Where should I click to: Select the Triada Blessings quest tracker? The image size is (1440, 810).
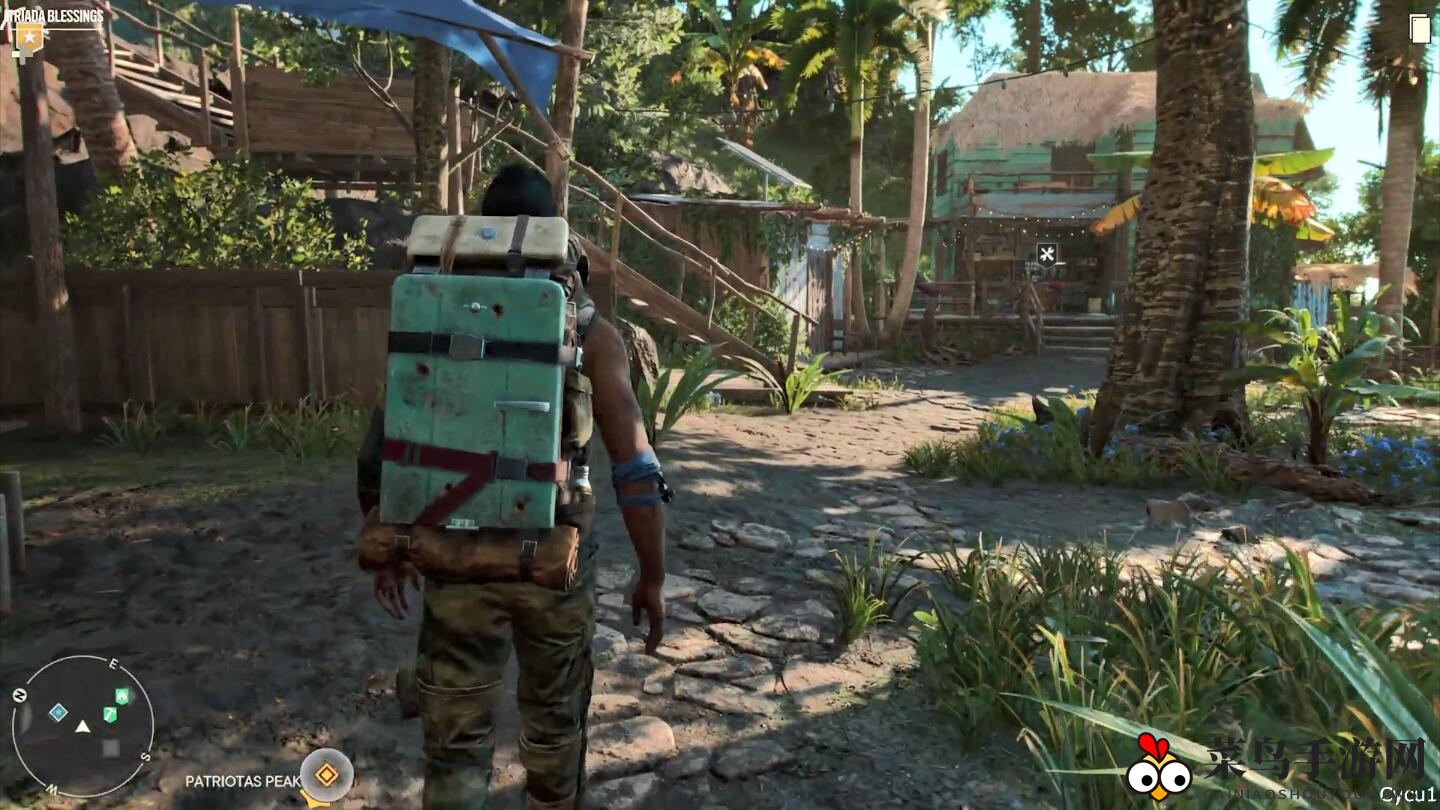coord(54,16)
